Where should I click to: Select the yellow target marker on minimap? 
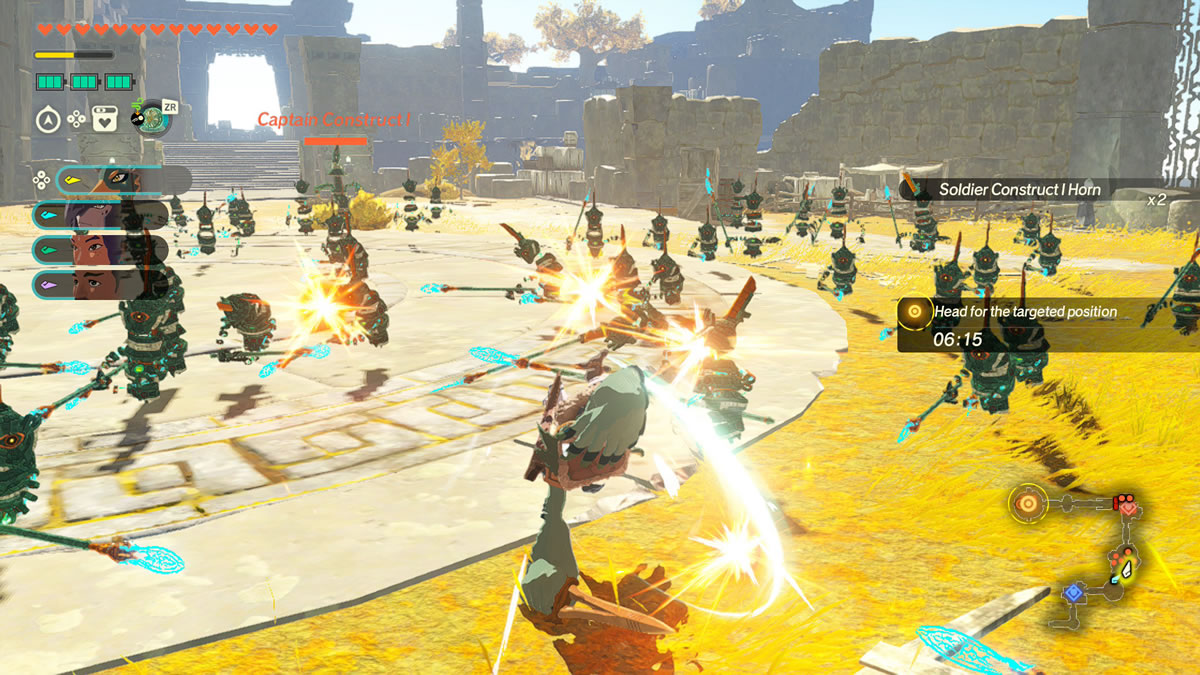1027,503
